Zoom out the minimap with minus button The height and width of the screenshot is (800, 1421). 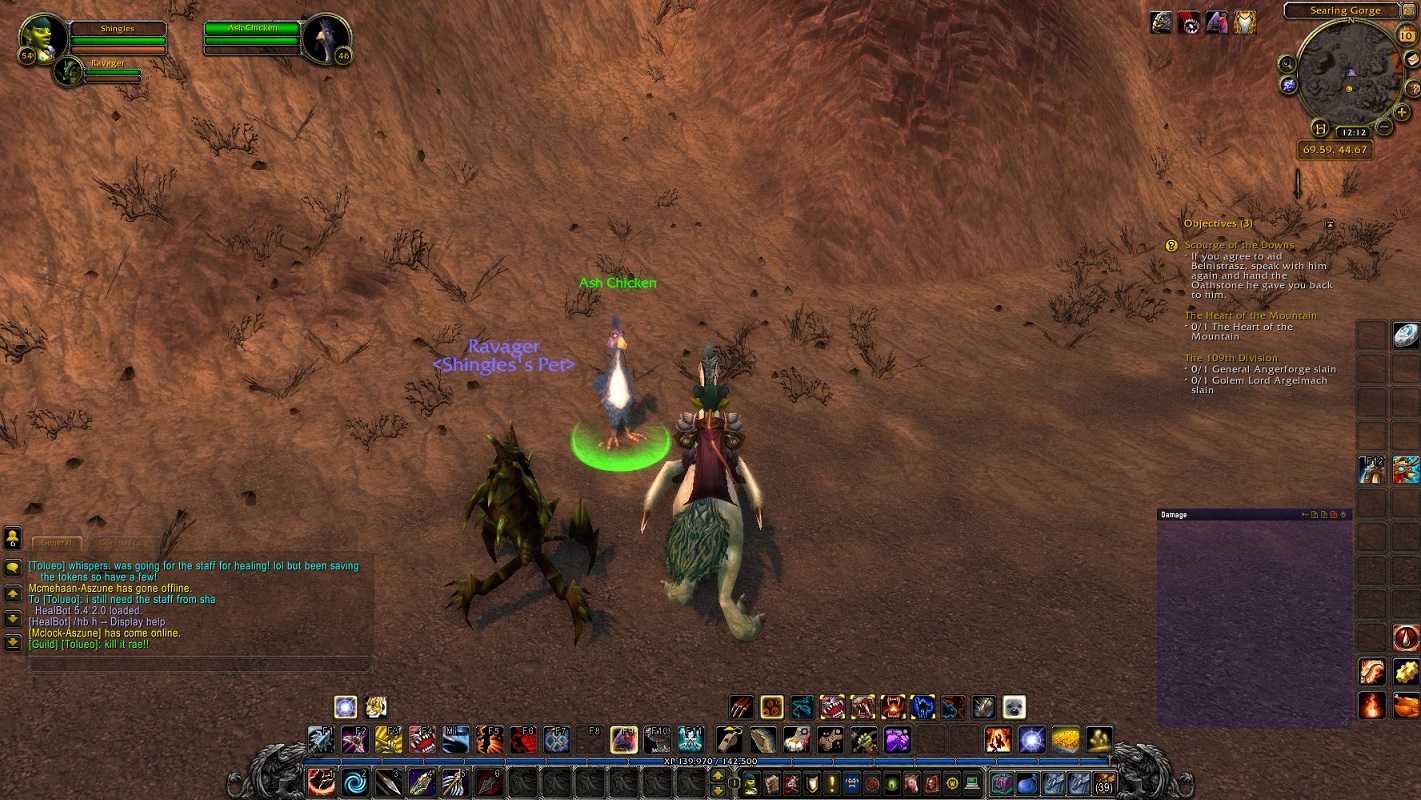click(x=1384, y=127)
